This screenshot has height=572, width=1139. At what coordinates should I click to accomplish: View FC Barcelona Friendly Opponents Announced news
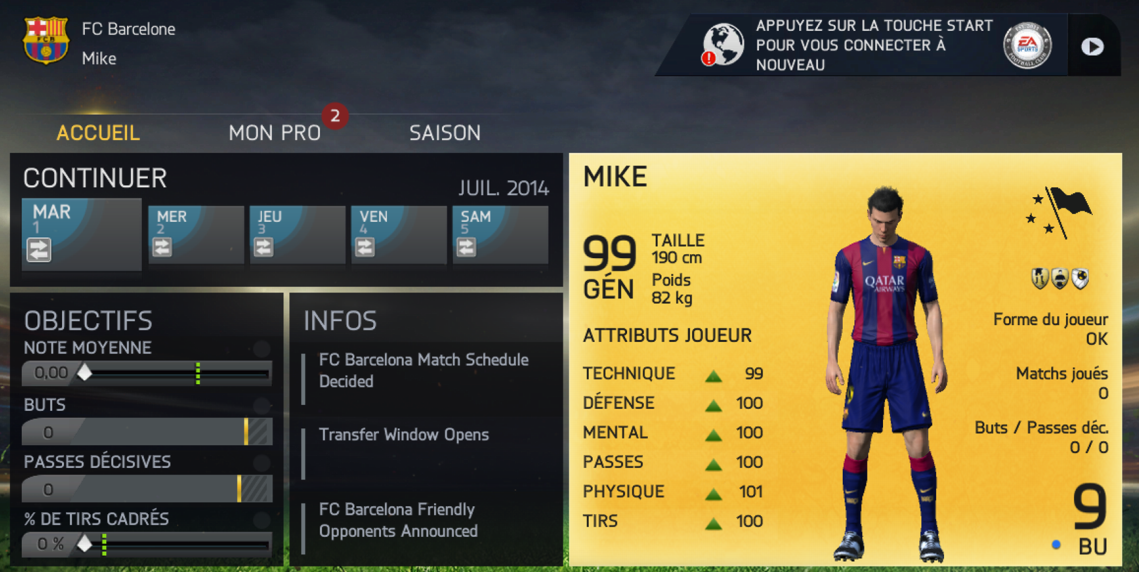click(398, 520)
